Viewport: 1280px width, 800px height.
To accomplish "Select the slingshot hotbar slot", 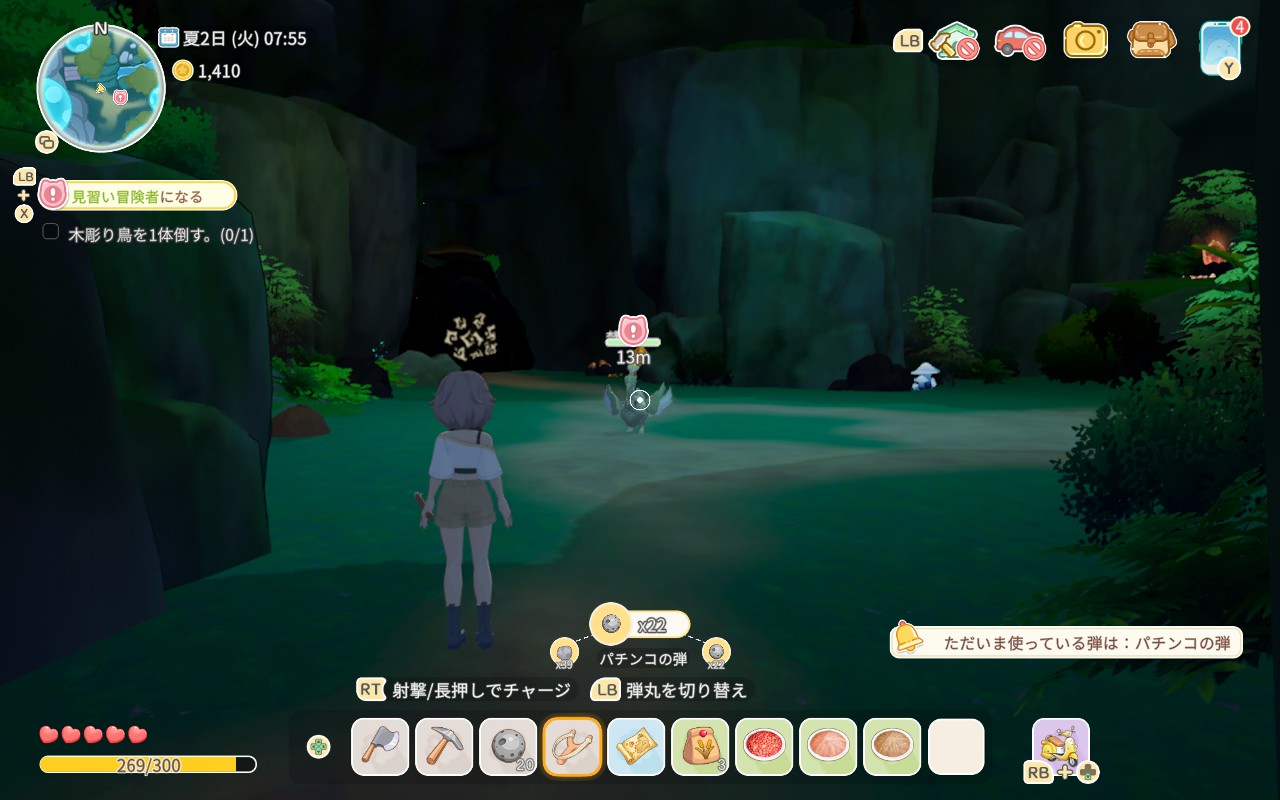I will pos(572,747).
